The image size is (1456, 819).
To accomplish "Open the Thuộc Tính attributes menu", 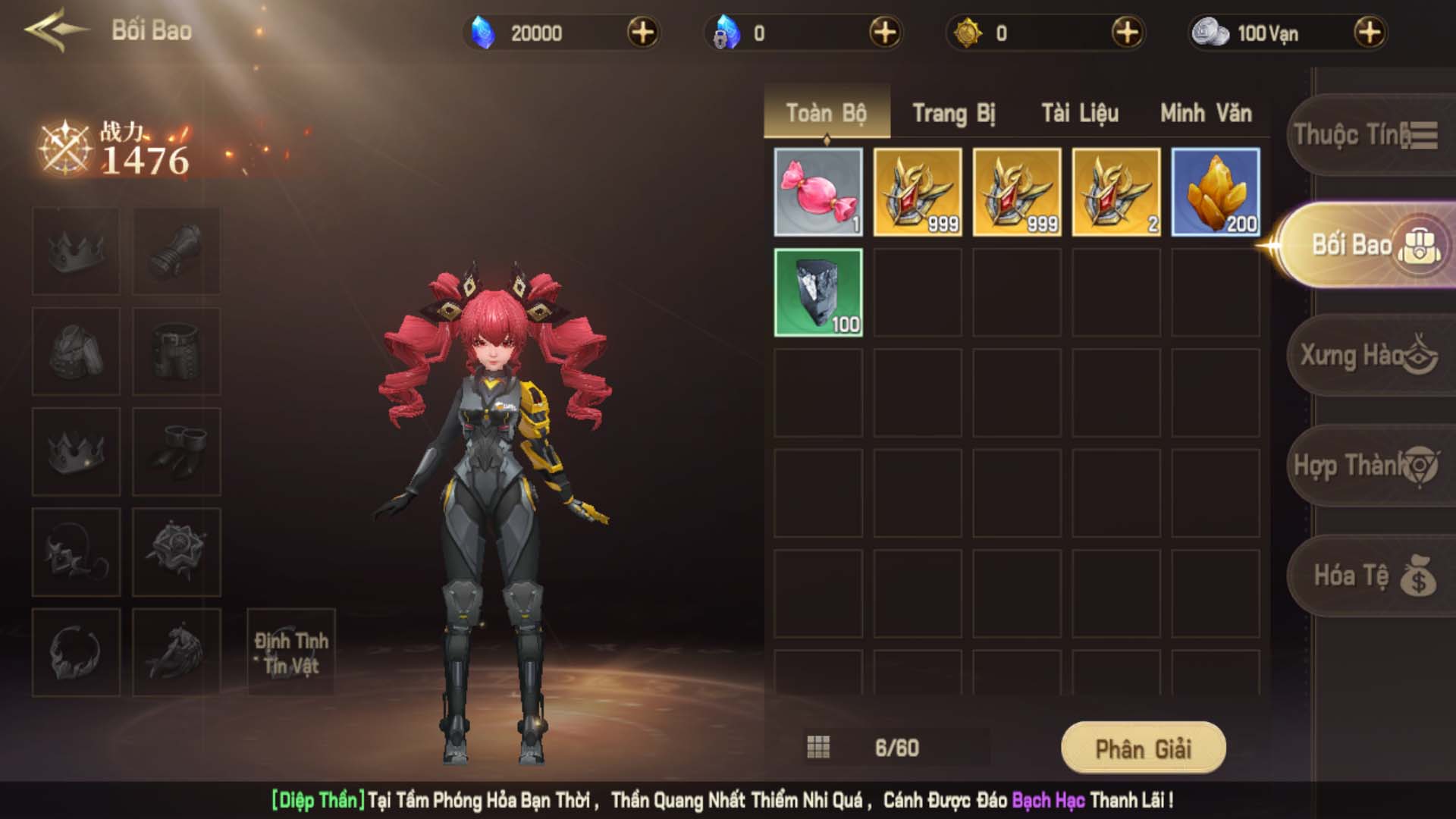I will tap(1365, 135).
